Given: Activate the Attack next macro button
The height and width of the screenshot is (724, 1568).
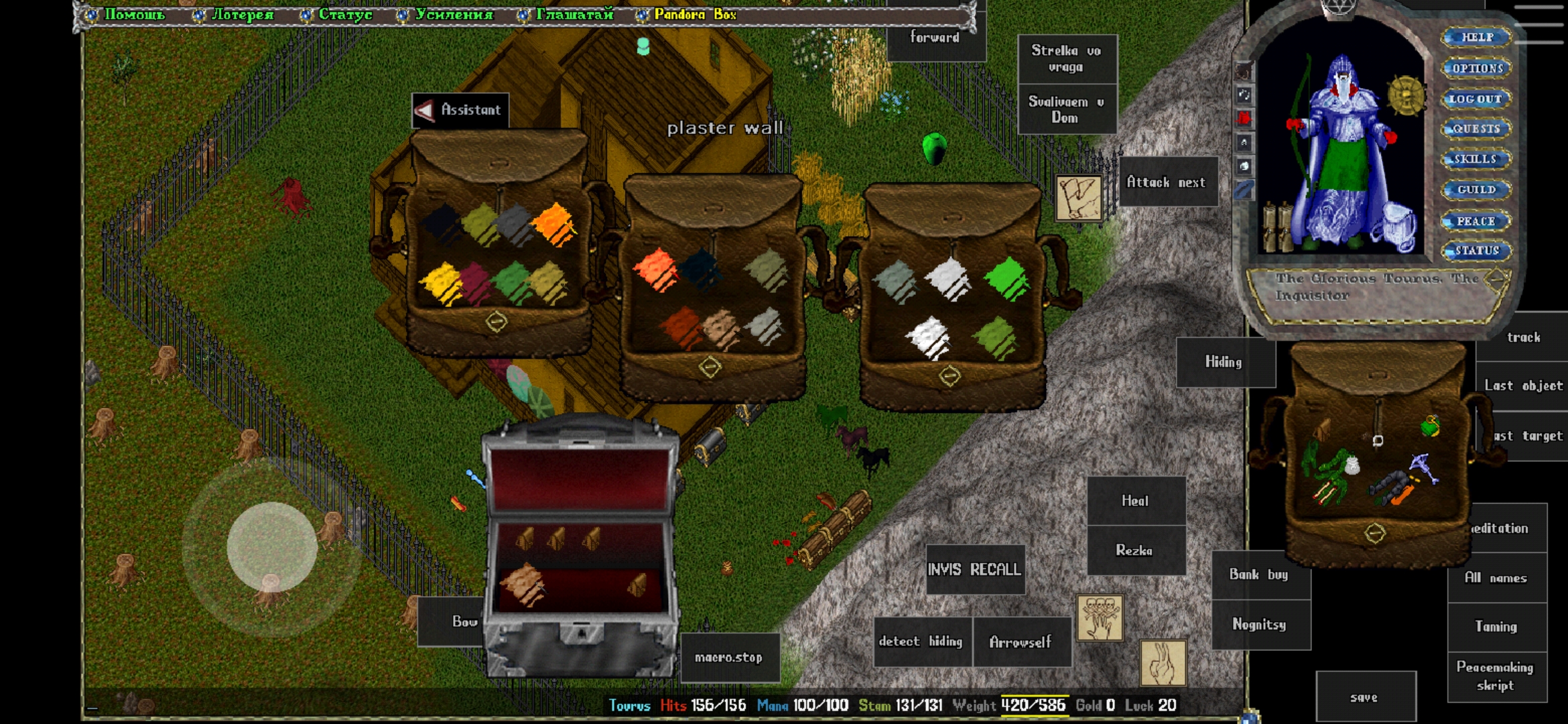Looking at the screenshot, I should coord(1166,182).
